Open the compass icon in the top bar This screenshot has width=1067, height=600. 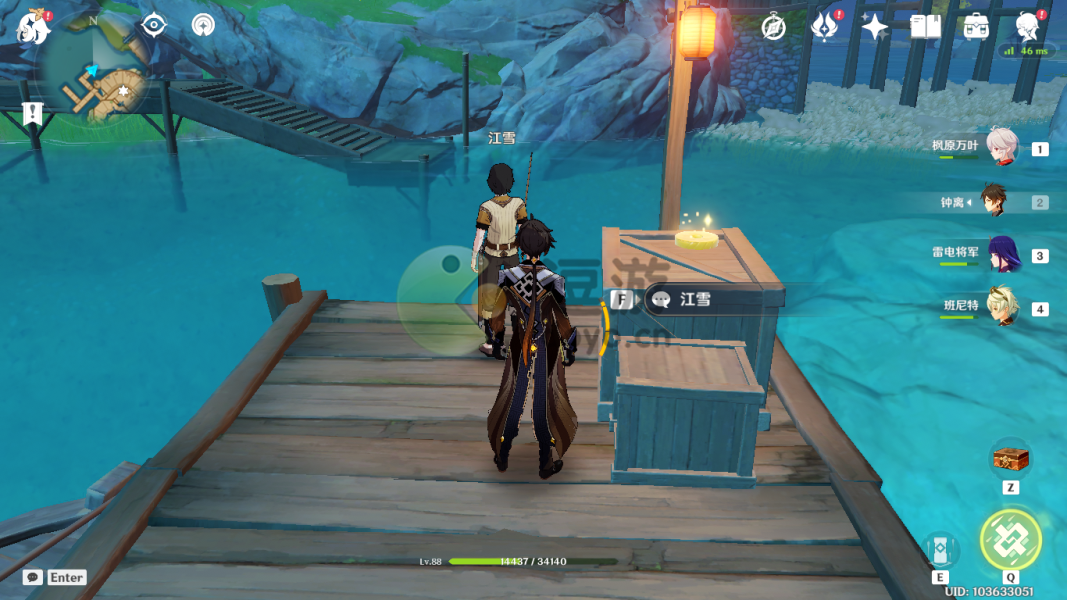(773, 28)
